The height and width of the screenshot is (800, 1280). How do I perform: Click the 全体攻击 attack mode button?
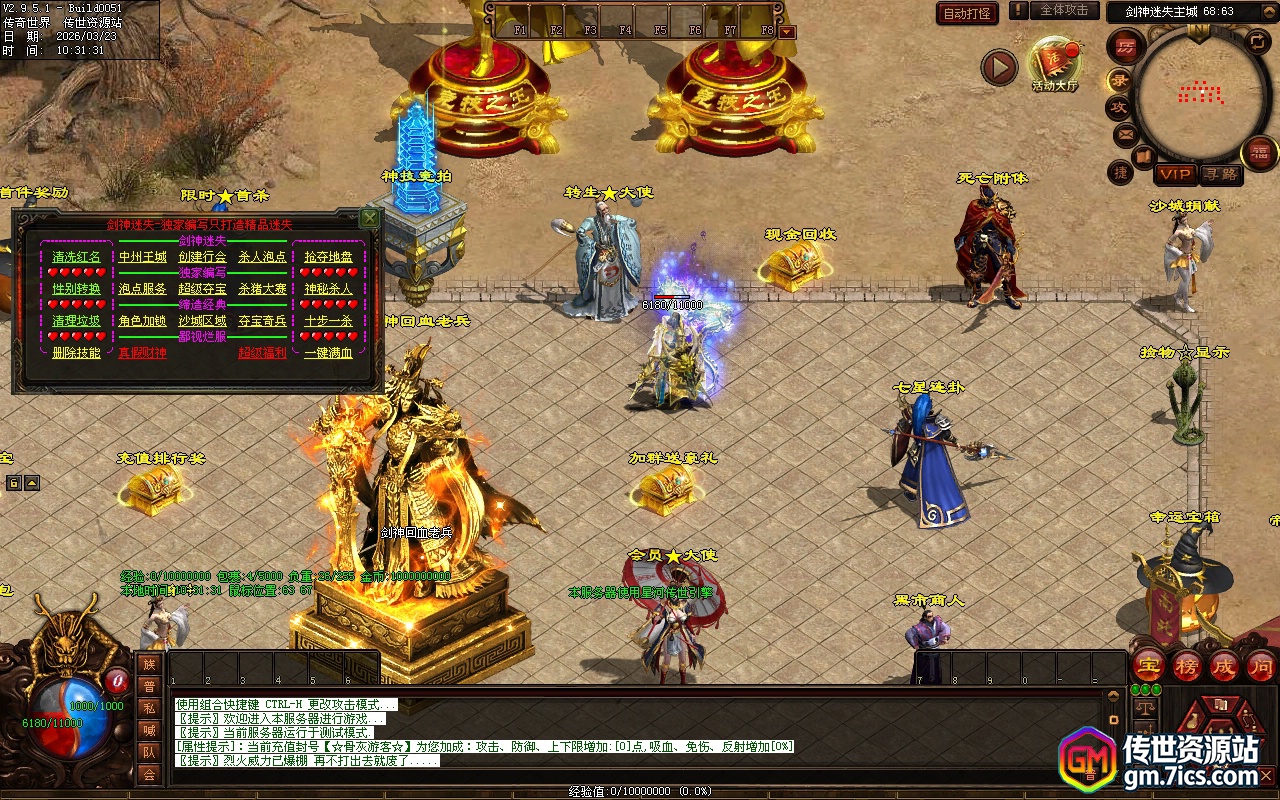point(1064,10)
